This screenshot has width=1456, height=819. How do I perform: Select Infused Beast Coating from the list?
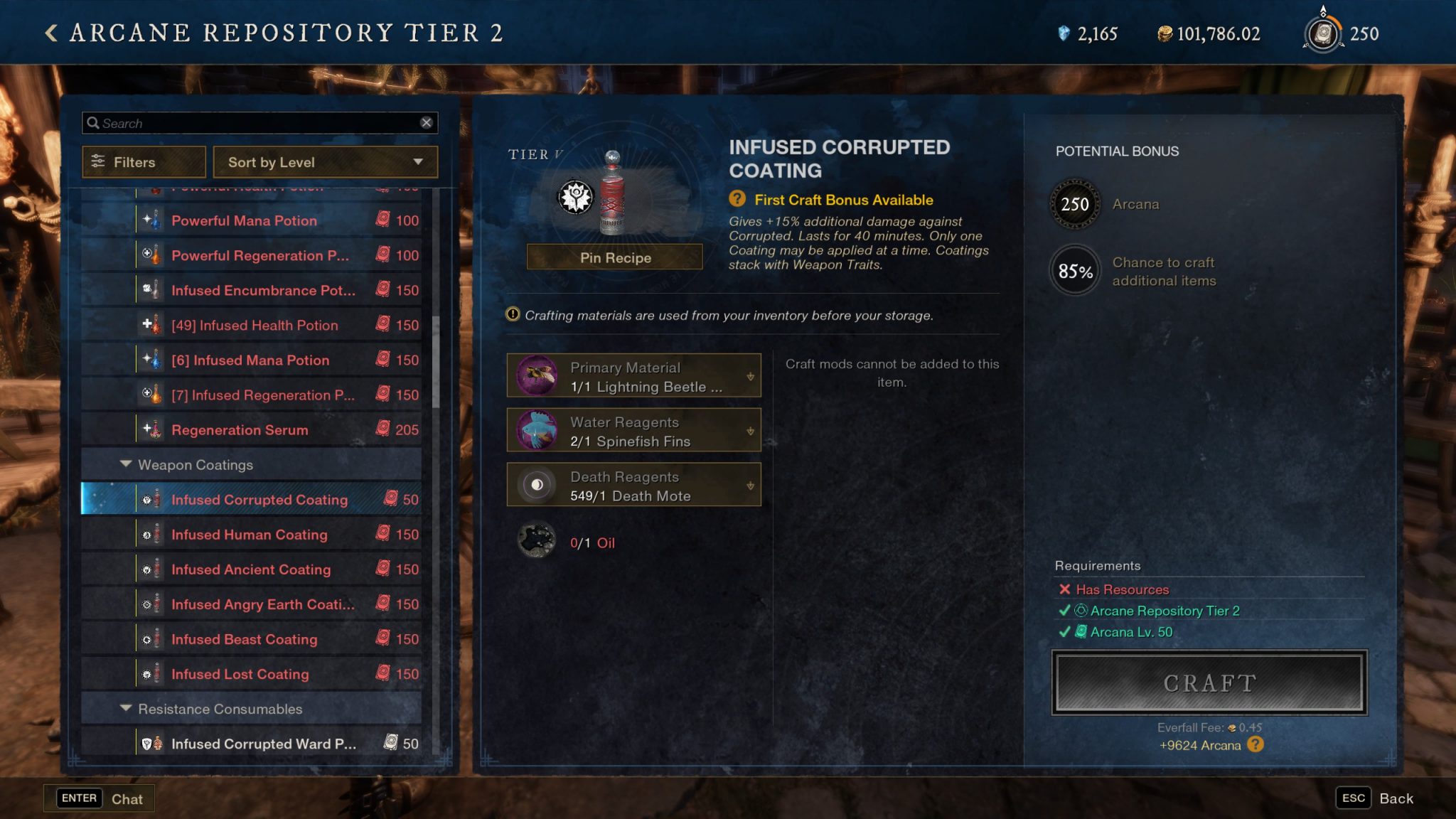(x=243, y=639)
